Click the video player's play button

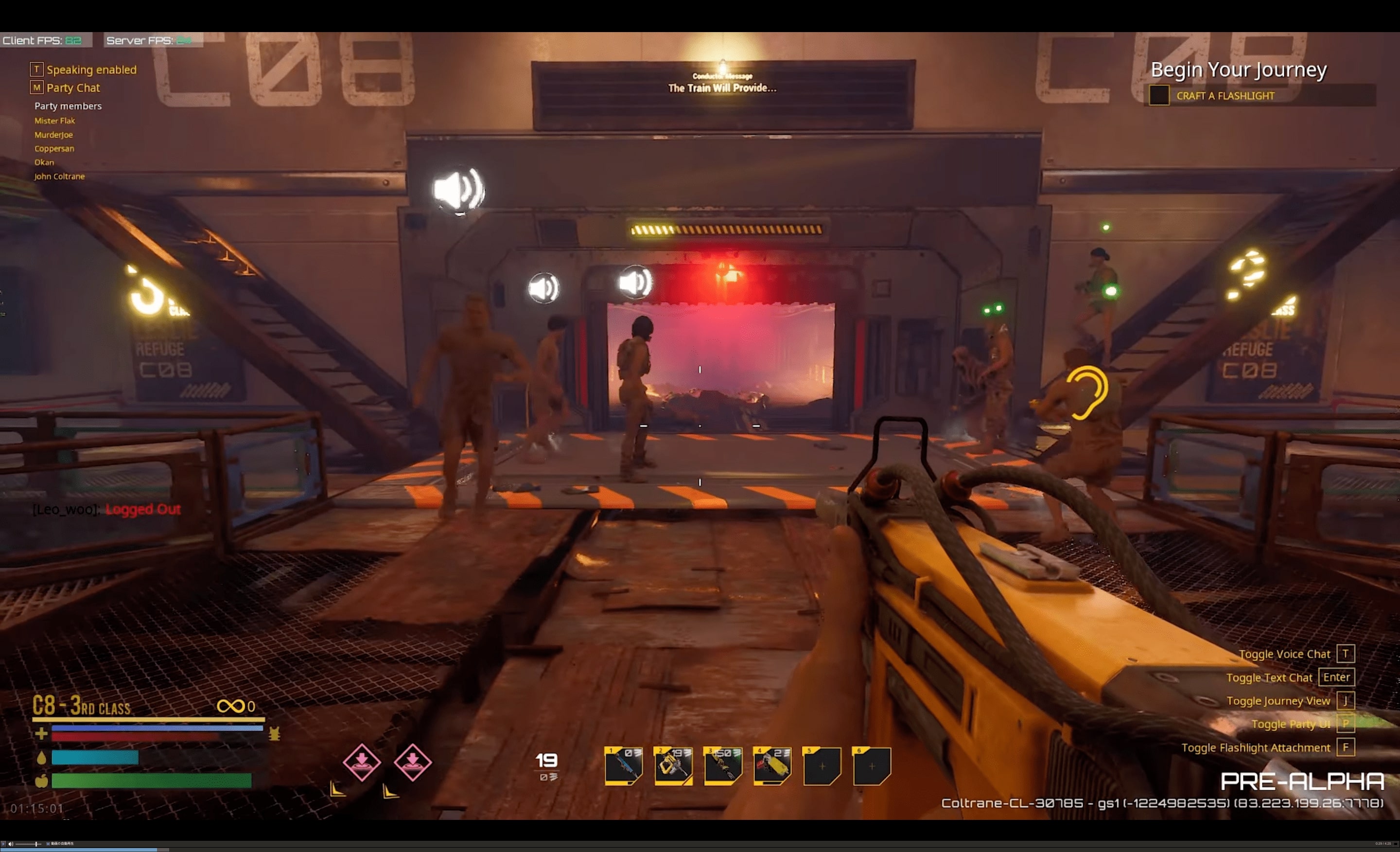[x=3, y=843]
